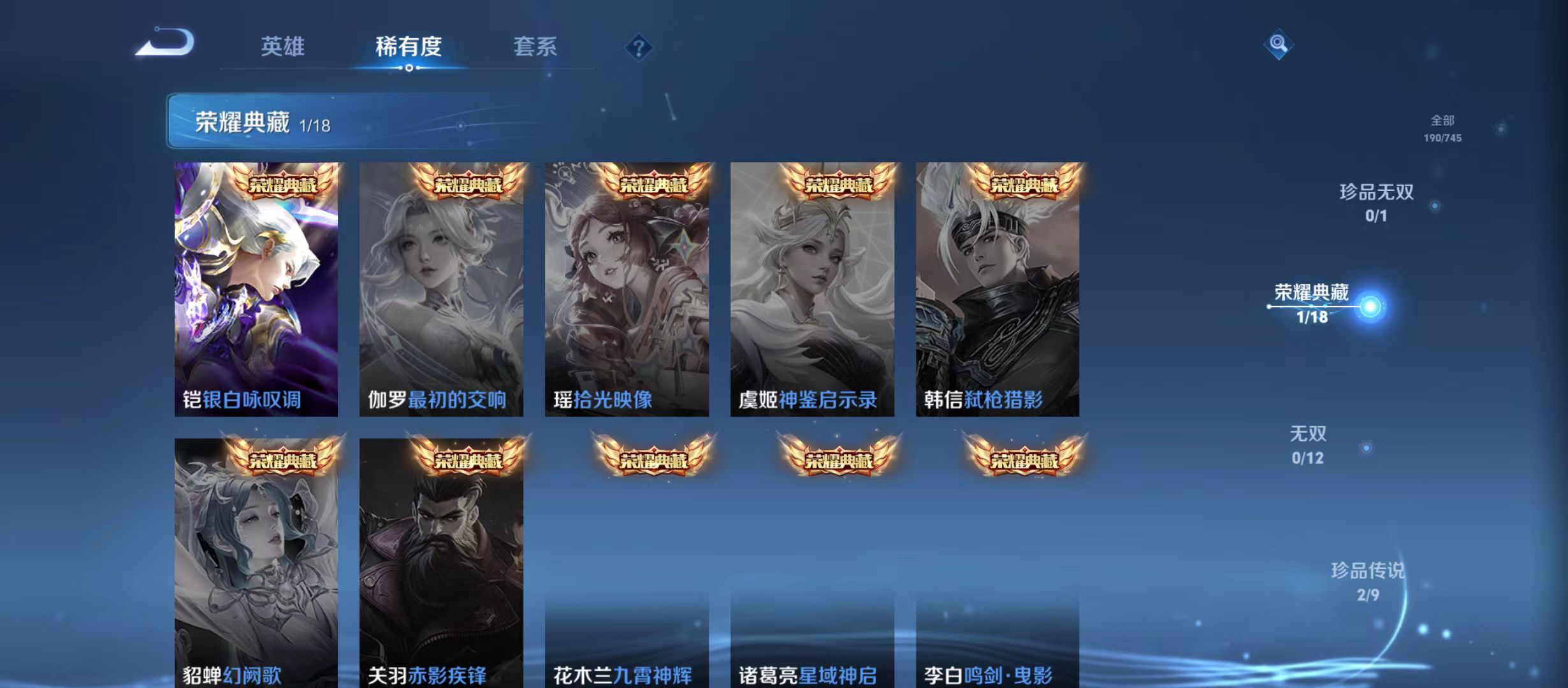Switch to the 英雄 tab
Screen dimensions: 1568x688
click(x=283, y=46)
